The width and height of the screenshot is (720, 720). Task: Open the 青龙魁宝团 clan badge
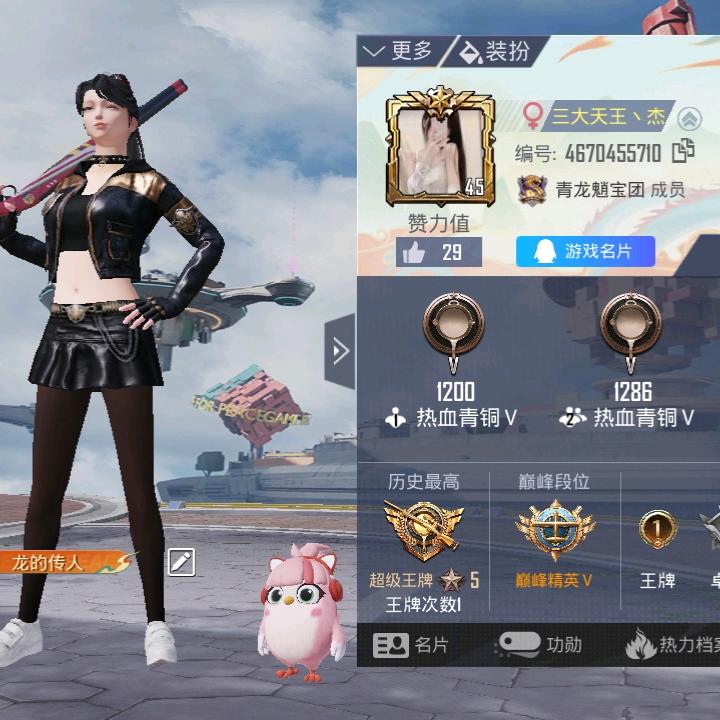point(532,190)
